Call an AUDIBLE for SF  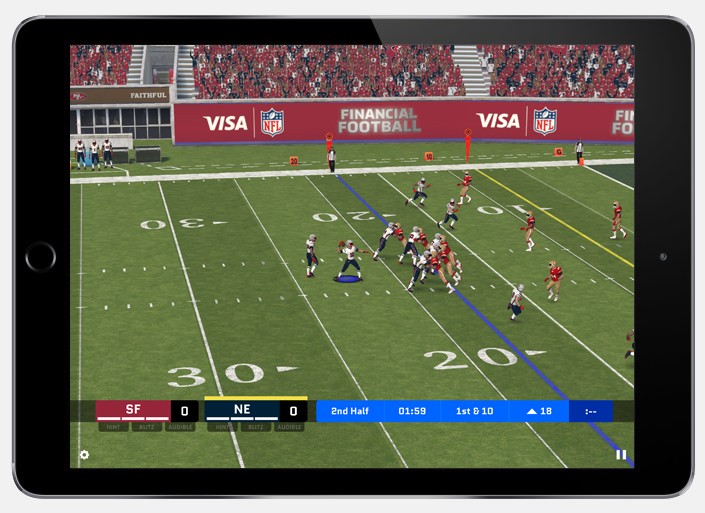pyautogui.click(x=180, y=427)
